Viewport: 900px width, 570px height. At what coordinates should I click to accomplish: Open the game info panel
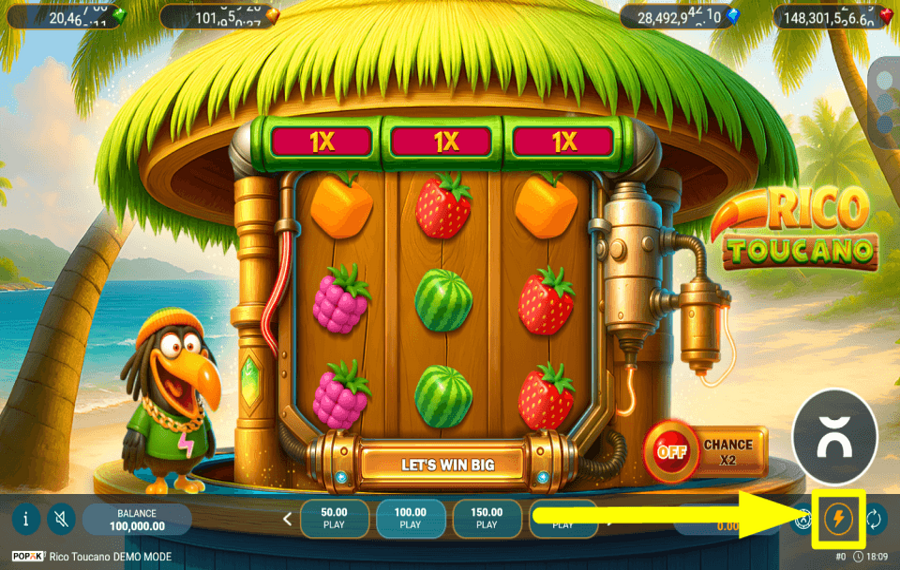(x=25, y=519)
